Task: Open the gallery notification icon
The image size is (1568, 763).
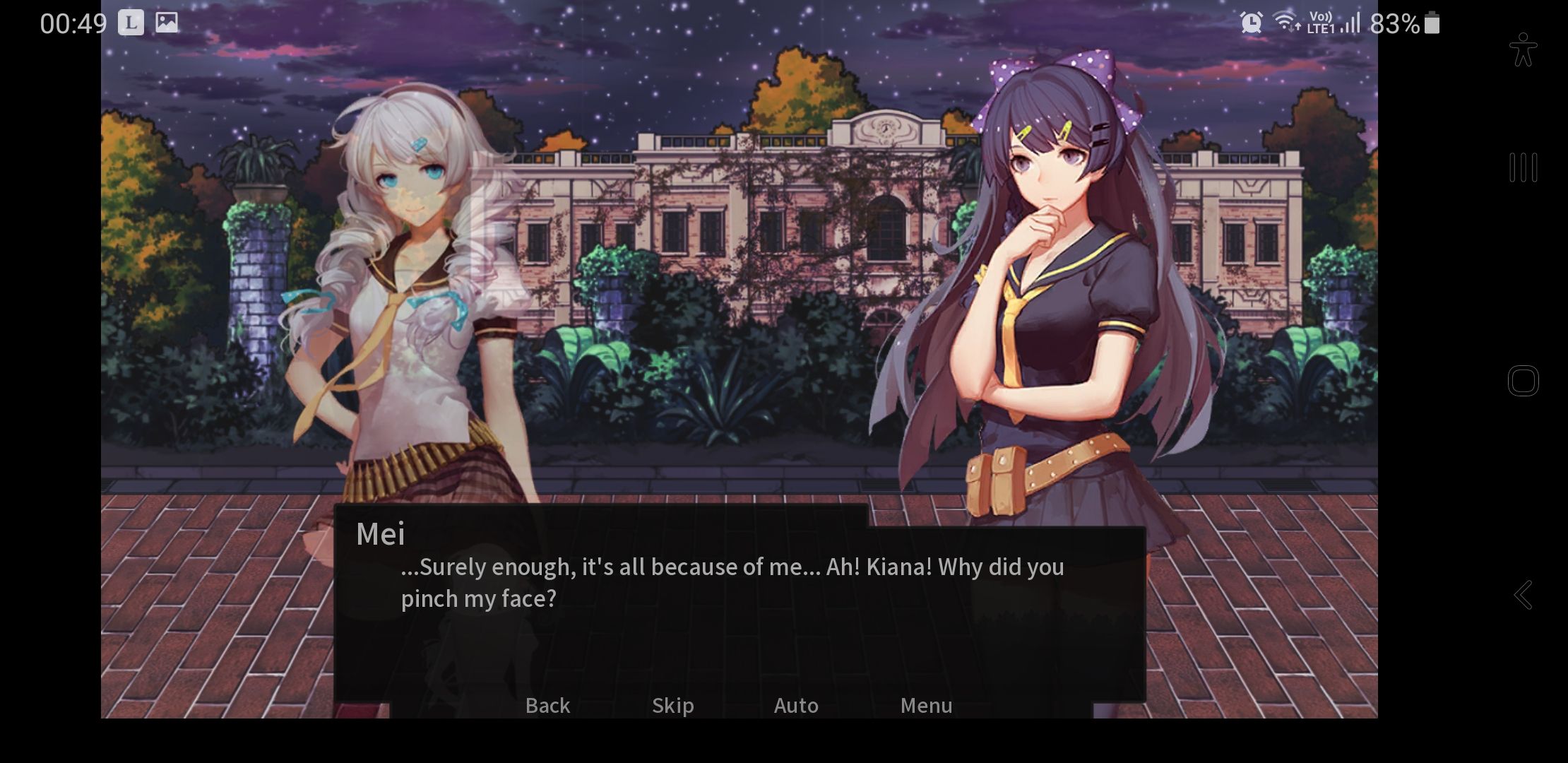Action: pos(167,22)
